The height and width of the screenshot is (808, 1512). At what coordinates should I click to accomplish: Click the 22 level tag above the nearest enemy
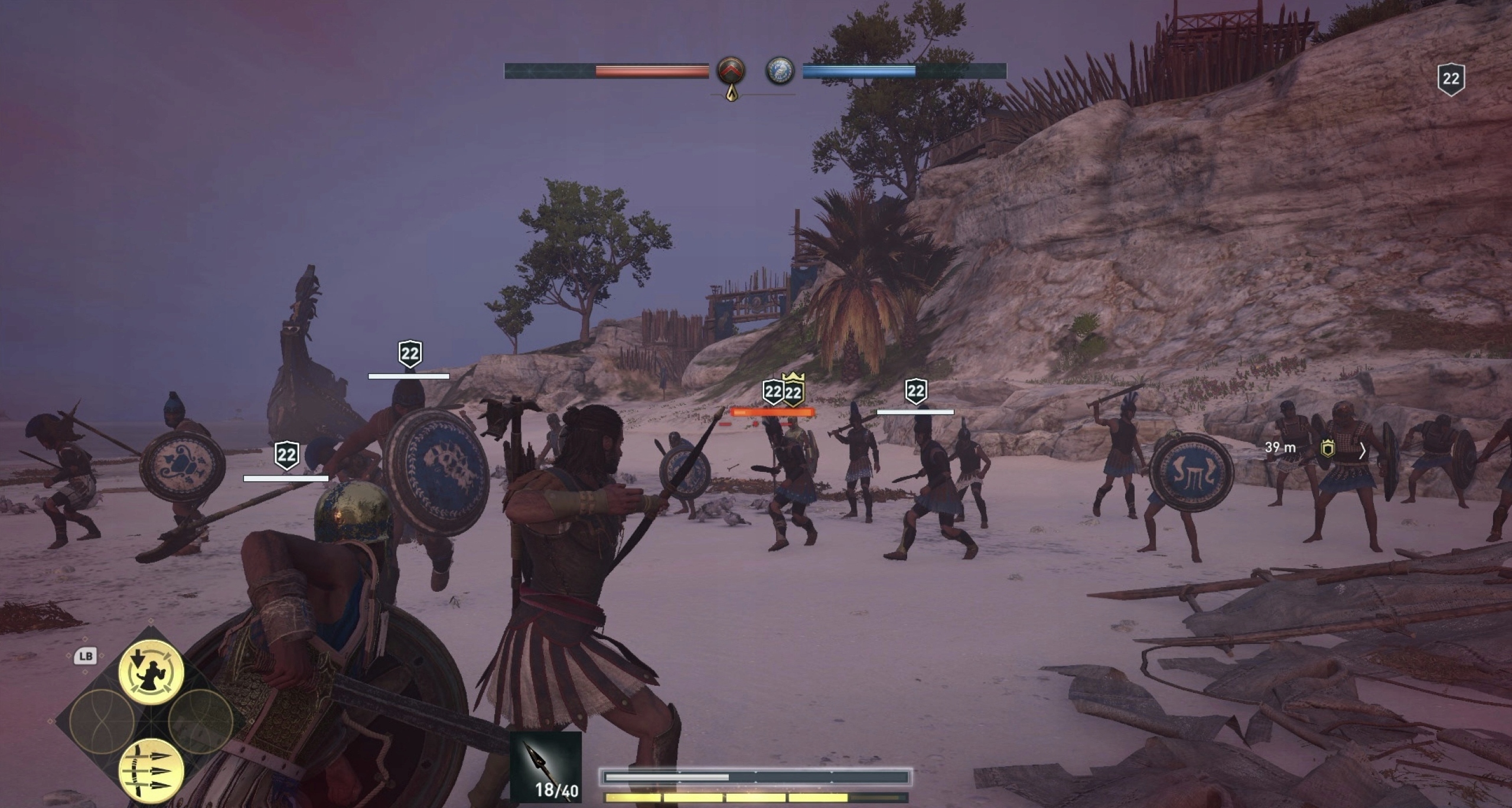click(x=288, y=455)
